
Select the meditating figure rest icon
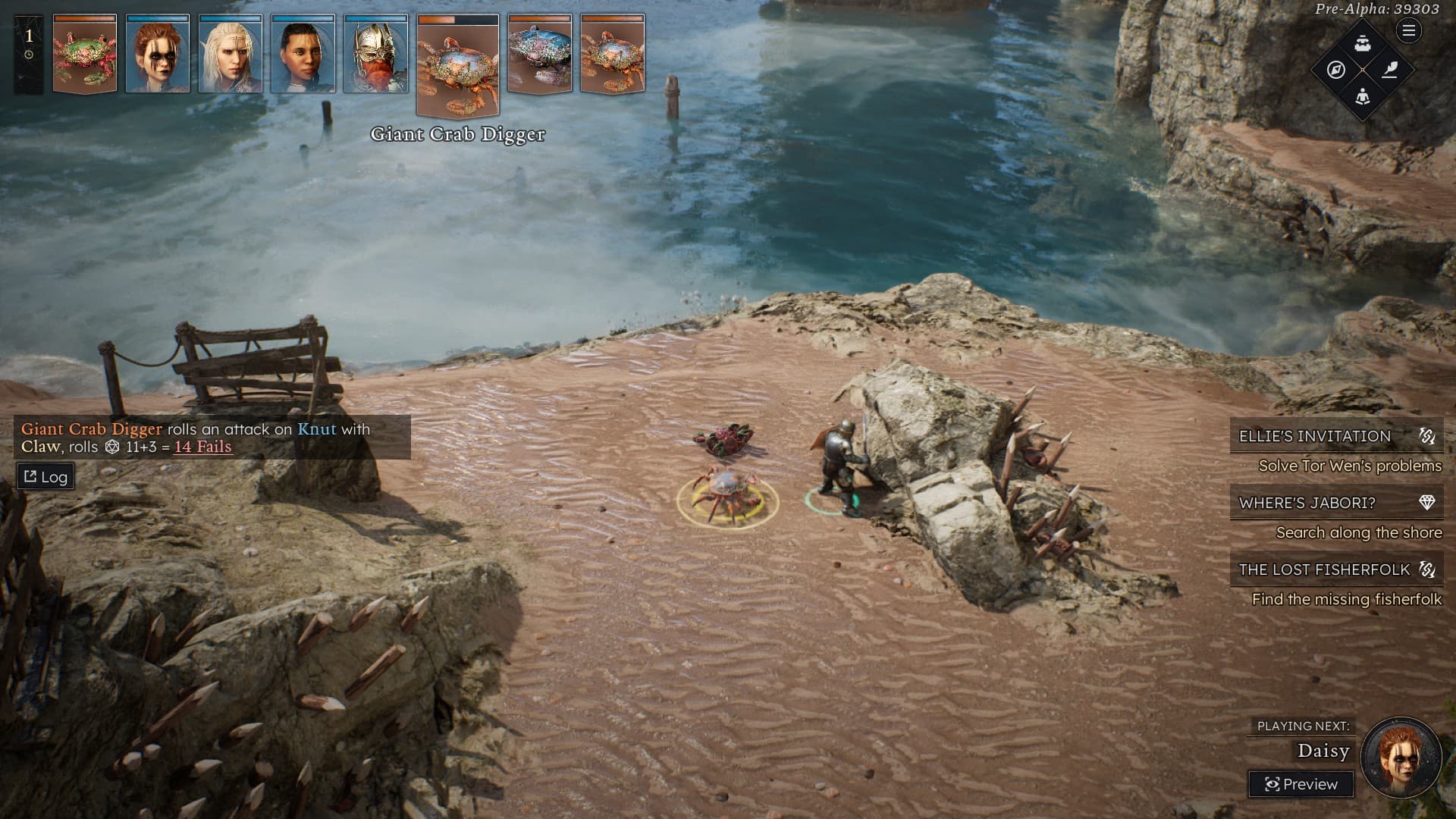coord(1363,96)
